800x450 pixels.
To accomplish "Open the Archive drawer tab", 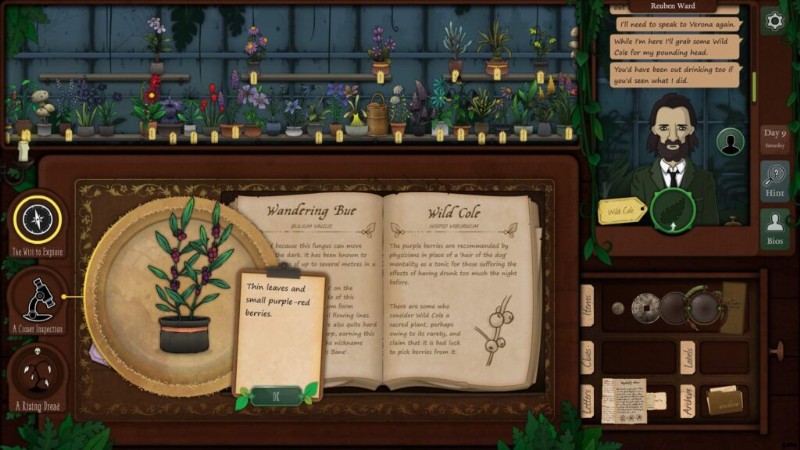I will click(x=688, y=403).
